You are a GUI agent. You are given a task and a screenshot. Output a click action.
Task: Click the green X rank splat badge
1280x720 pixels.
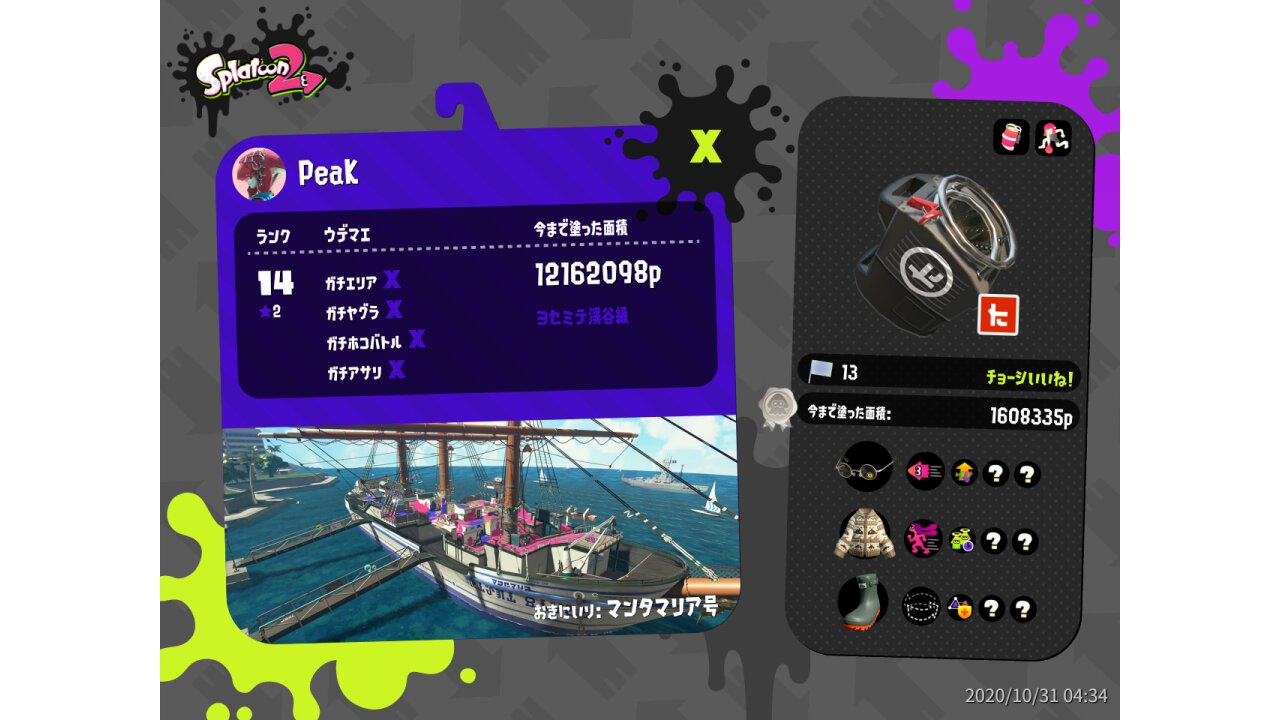coord(706,147)
